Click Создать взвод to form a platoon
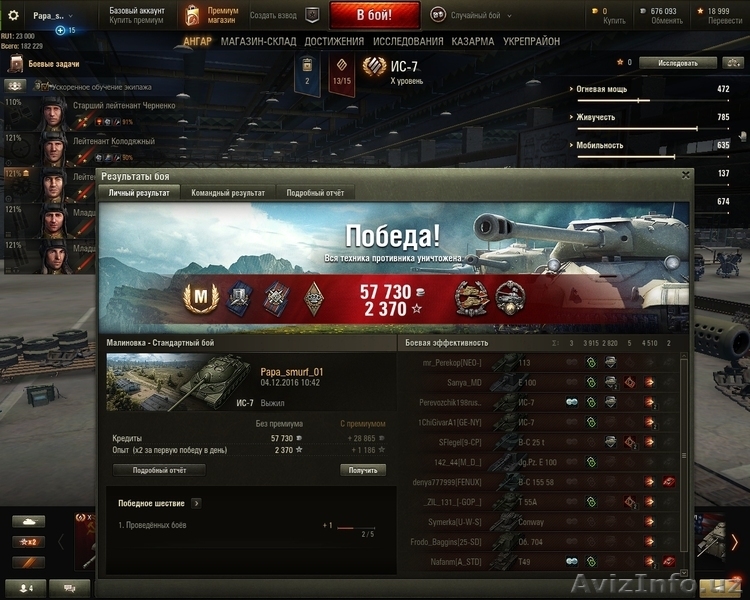The height and width of the screenshot is (600, 750). (274, 15)
